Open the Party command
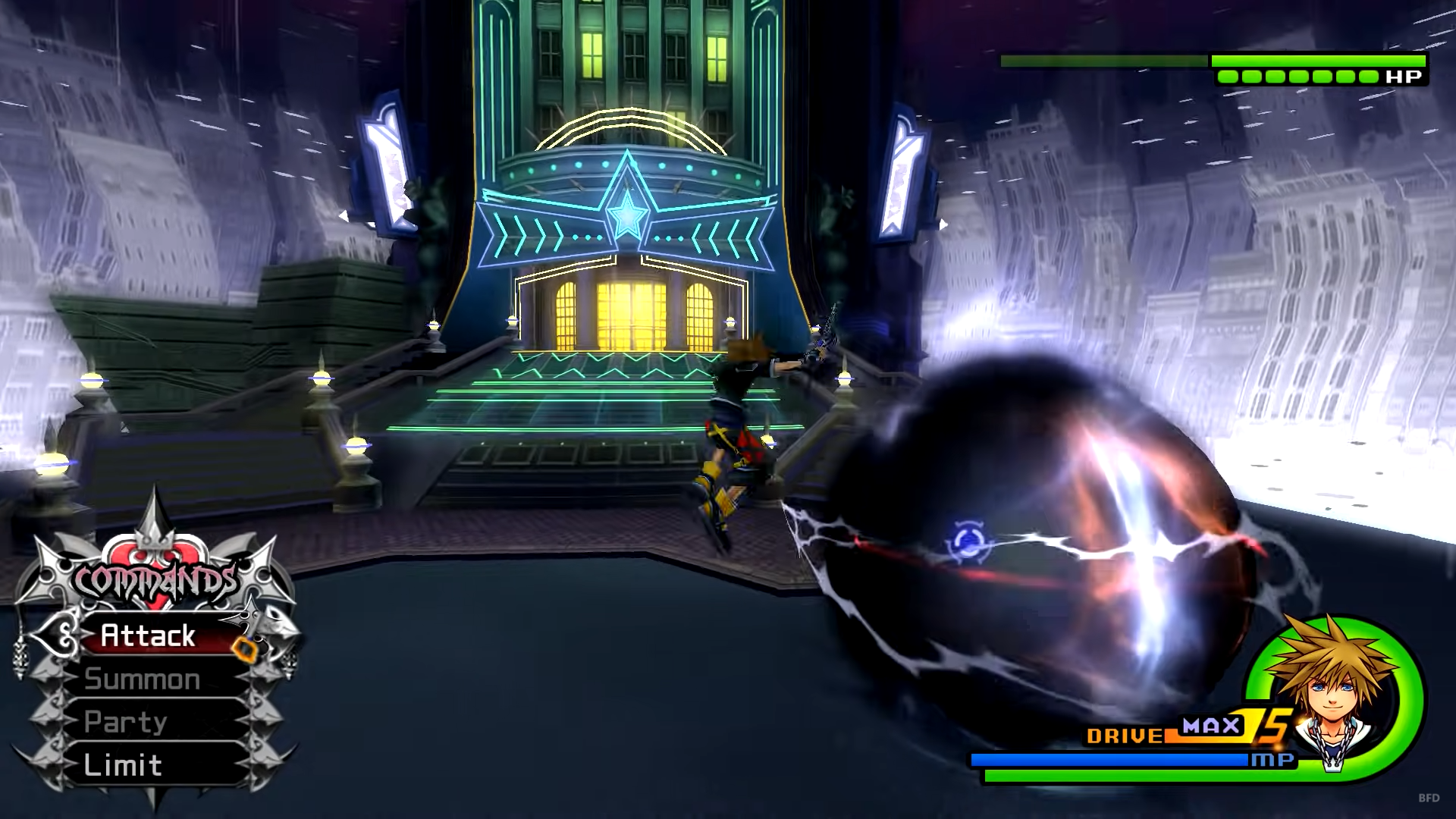 click(126, 722)
